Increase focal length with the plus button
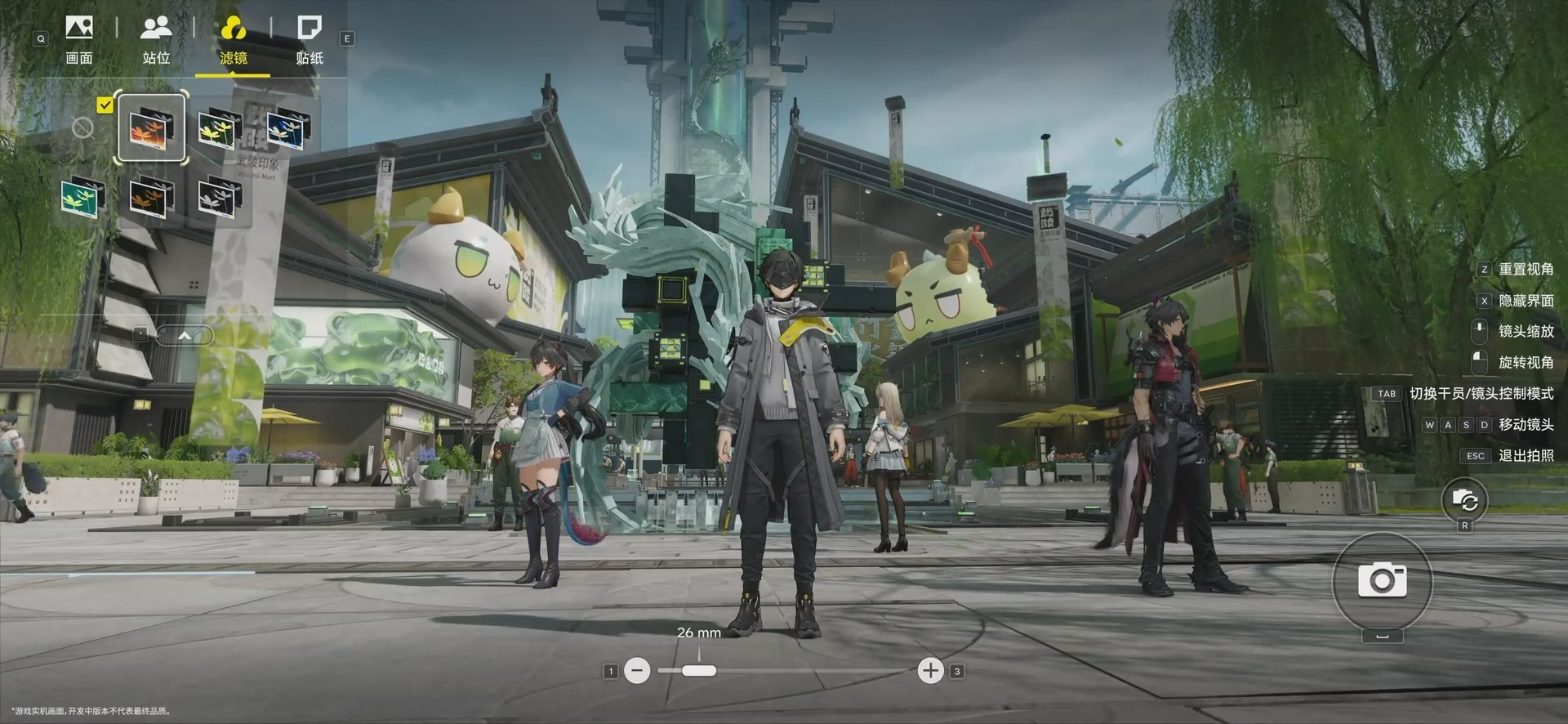Image resolution: width=1568 pixels, height=724 pixels. click(x=930, y=671)
